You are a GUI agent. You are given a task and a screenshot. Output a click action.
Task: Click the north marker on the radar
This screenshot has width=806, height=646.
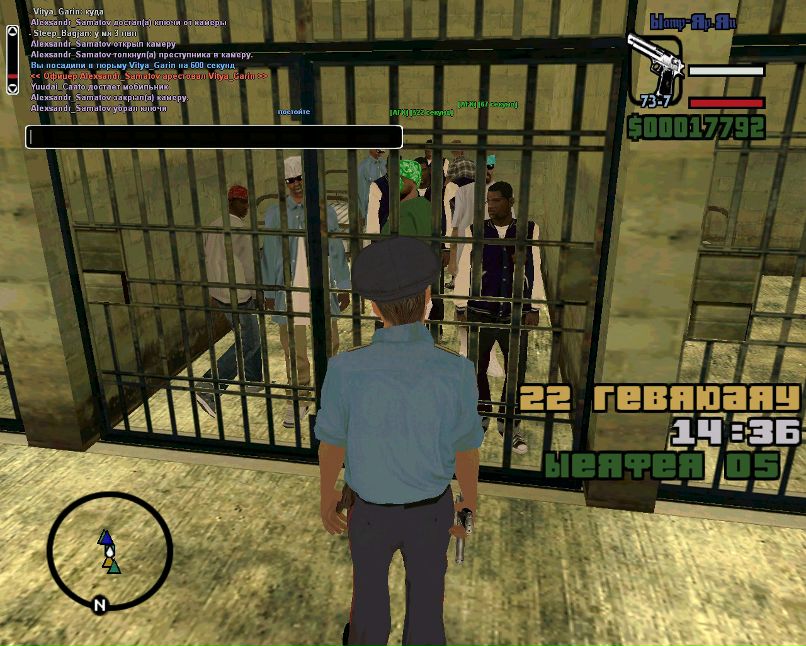coord(99,605)
